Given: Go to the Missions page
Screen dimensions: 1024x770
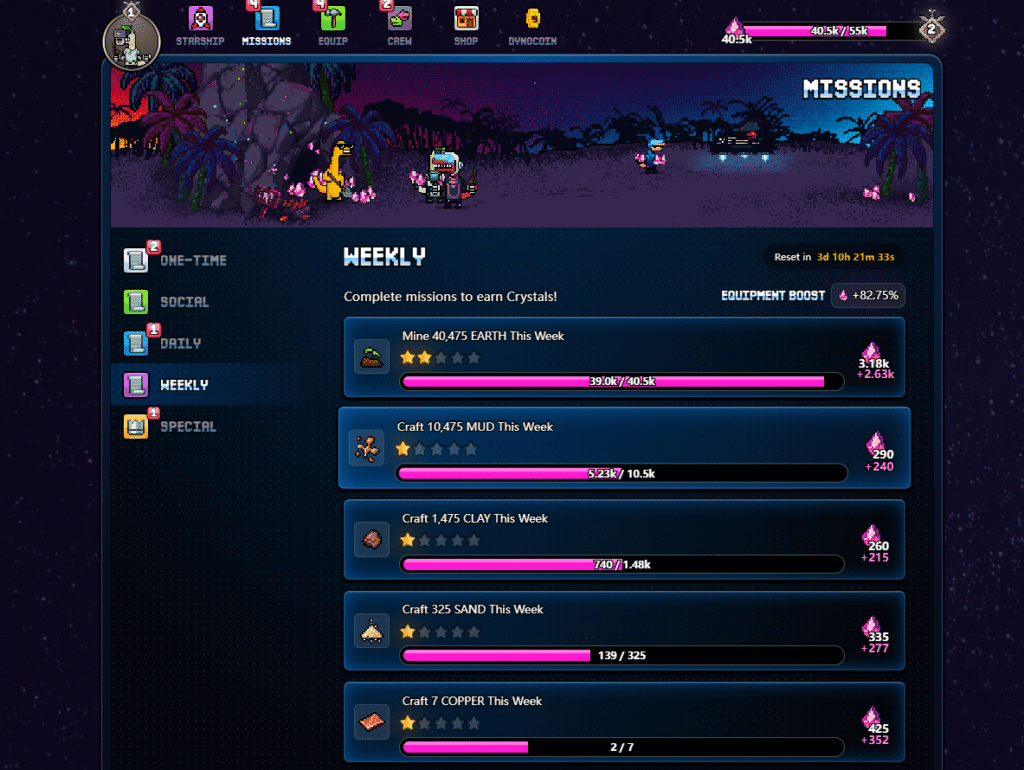Looking at the screenshot, I should point(266,27).
